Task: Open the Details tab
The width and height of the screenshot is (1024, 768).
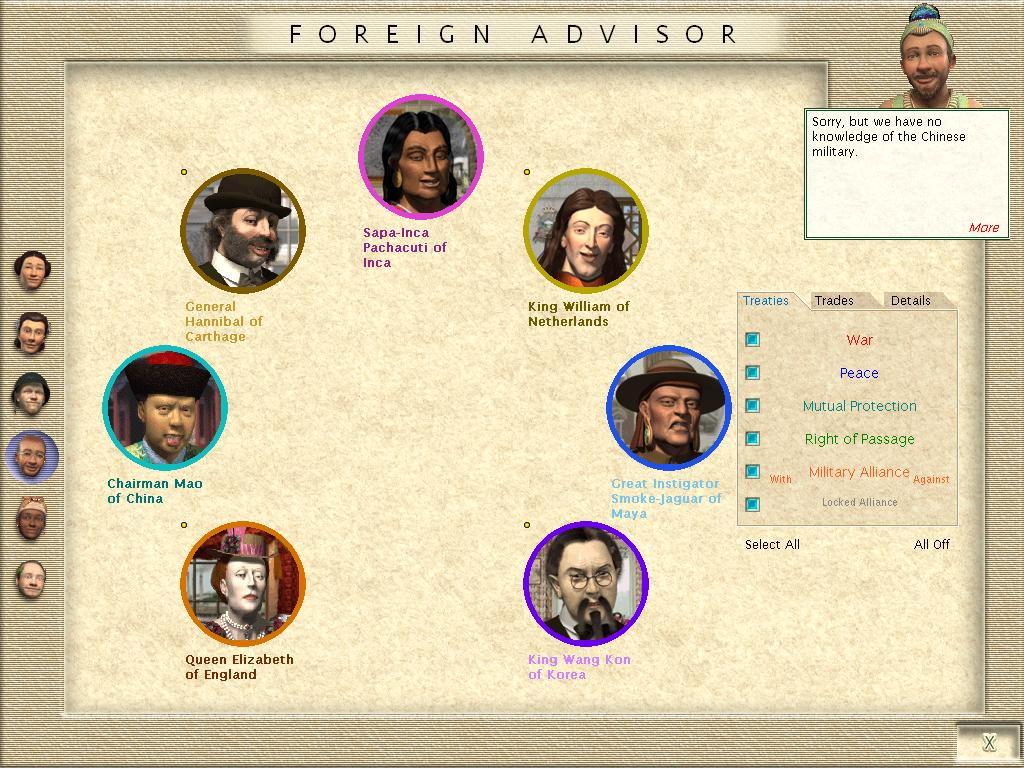Action: (x=910, y=301)
